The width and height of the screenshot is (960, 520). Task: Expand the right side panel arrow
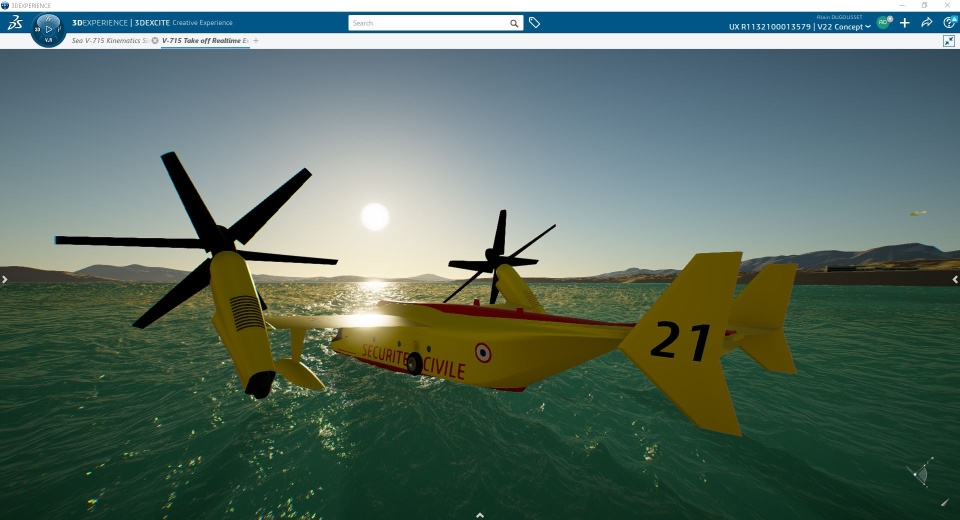click(x=956, y=280)
